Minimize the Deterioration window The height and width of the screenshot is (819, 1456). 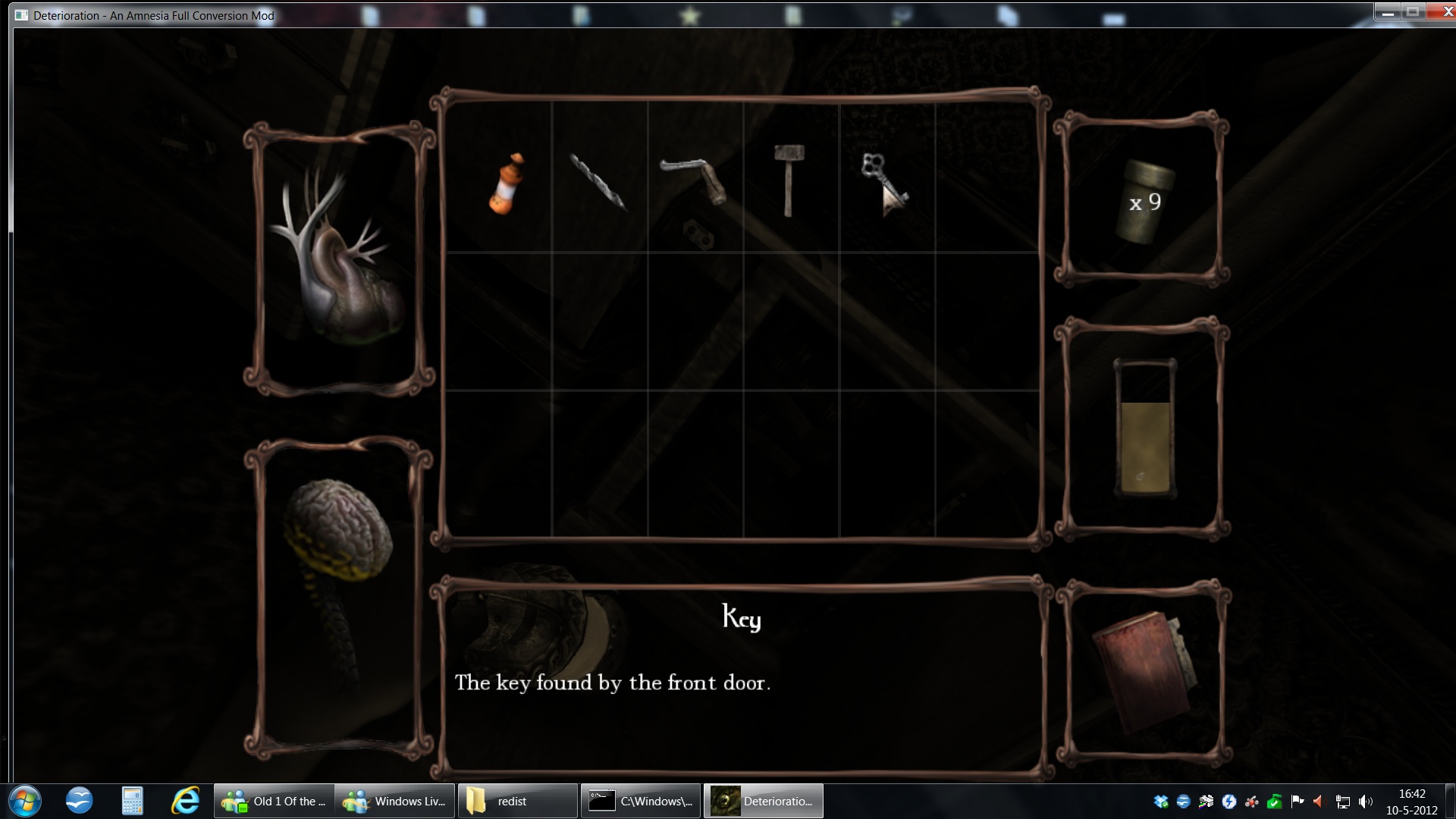1387,11
